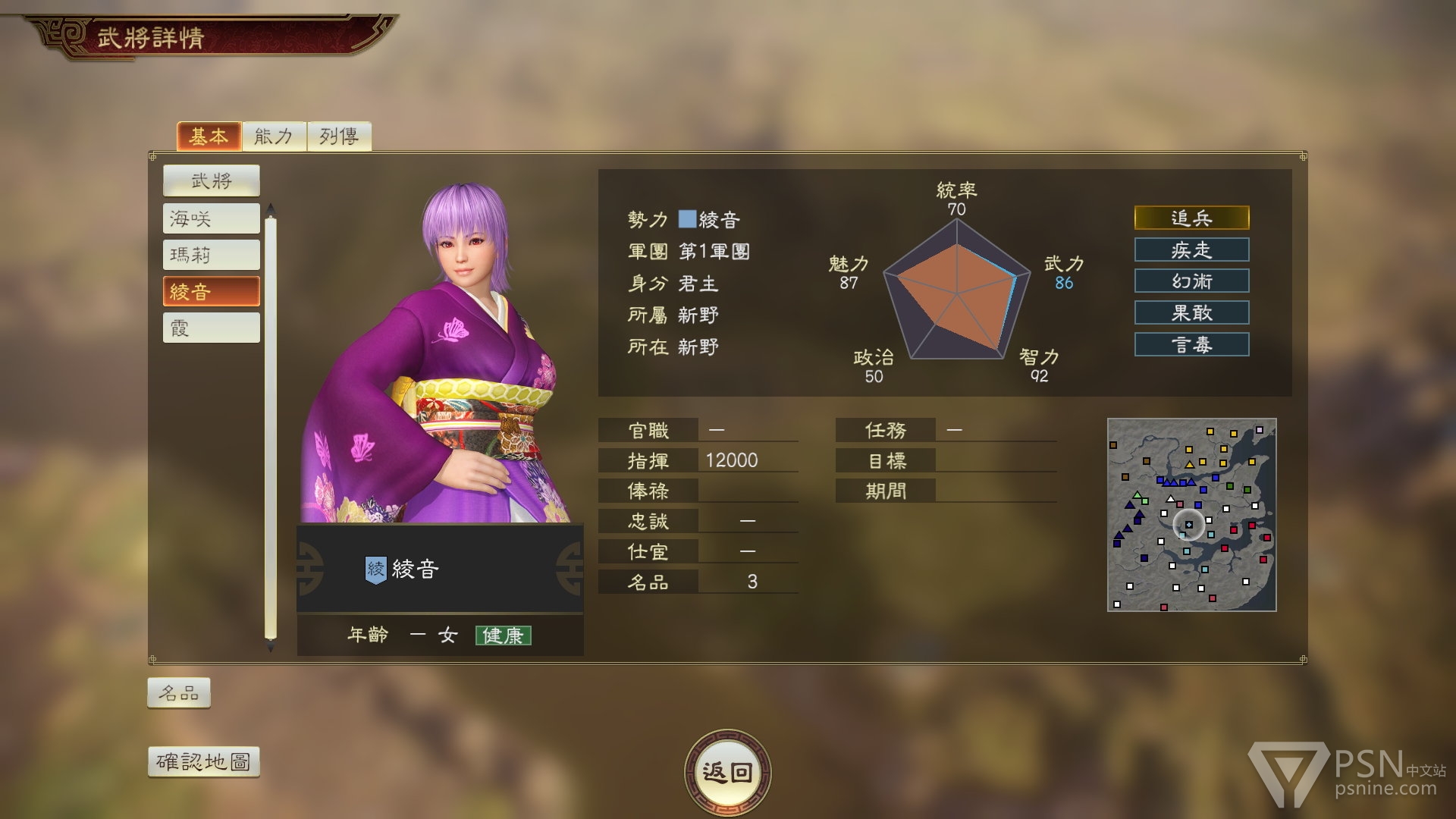Select the 果敢 trait
This screenshot has height=819, width=1456.
tap(1191, 313)
